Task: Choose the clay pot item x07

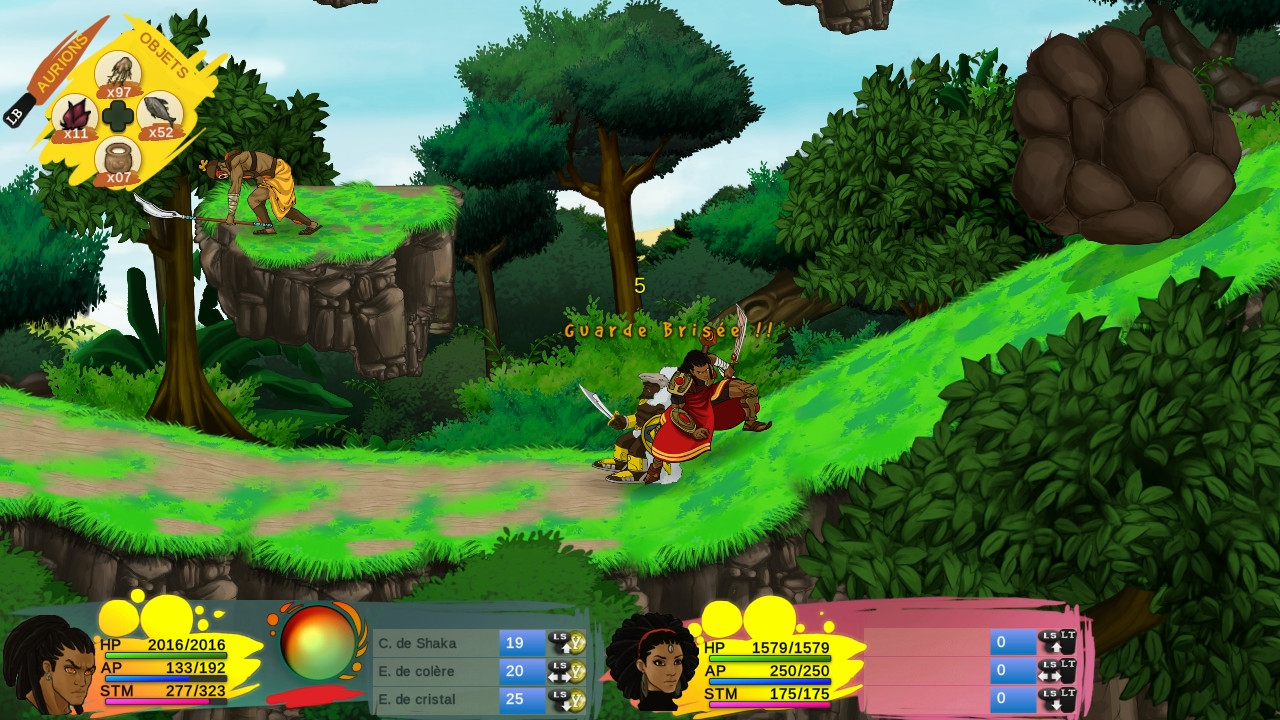Action: [x=118, y=160]
